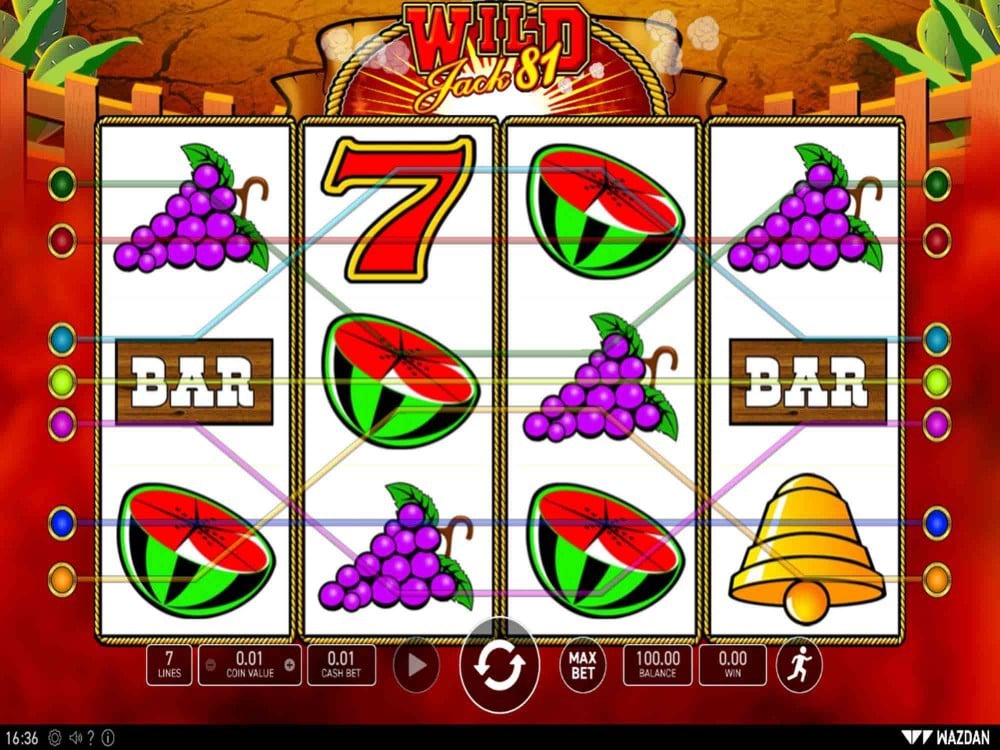
Task: Select the orange payline marker on the left
Action: point(62,579)
